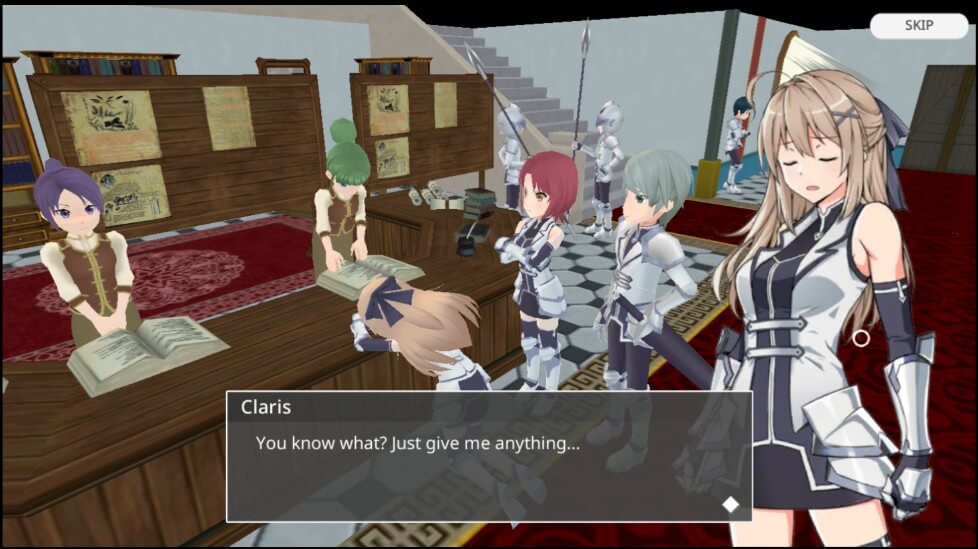Skip the cutscene with the SKIP button
978x549 pixels.
[918, 26]
